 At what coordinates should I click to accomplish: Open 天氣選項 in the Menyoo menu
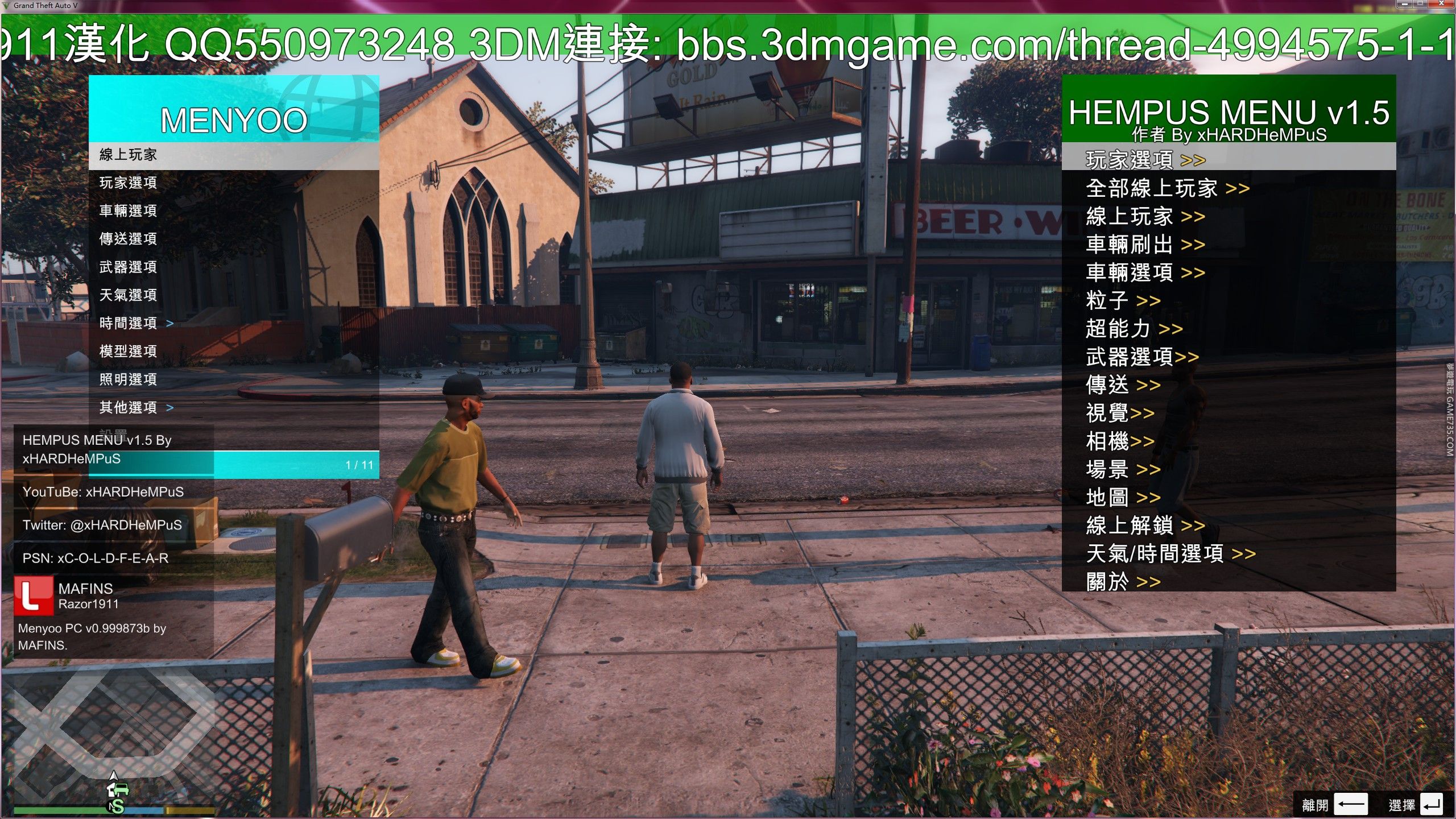128,295
